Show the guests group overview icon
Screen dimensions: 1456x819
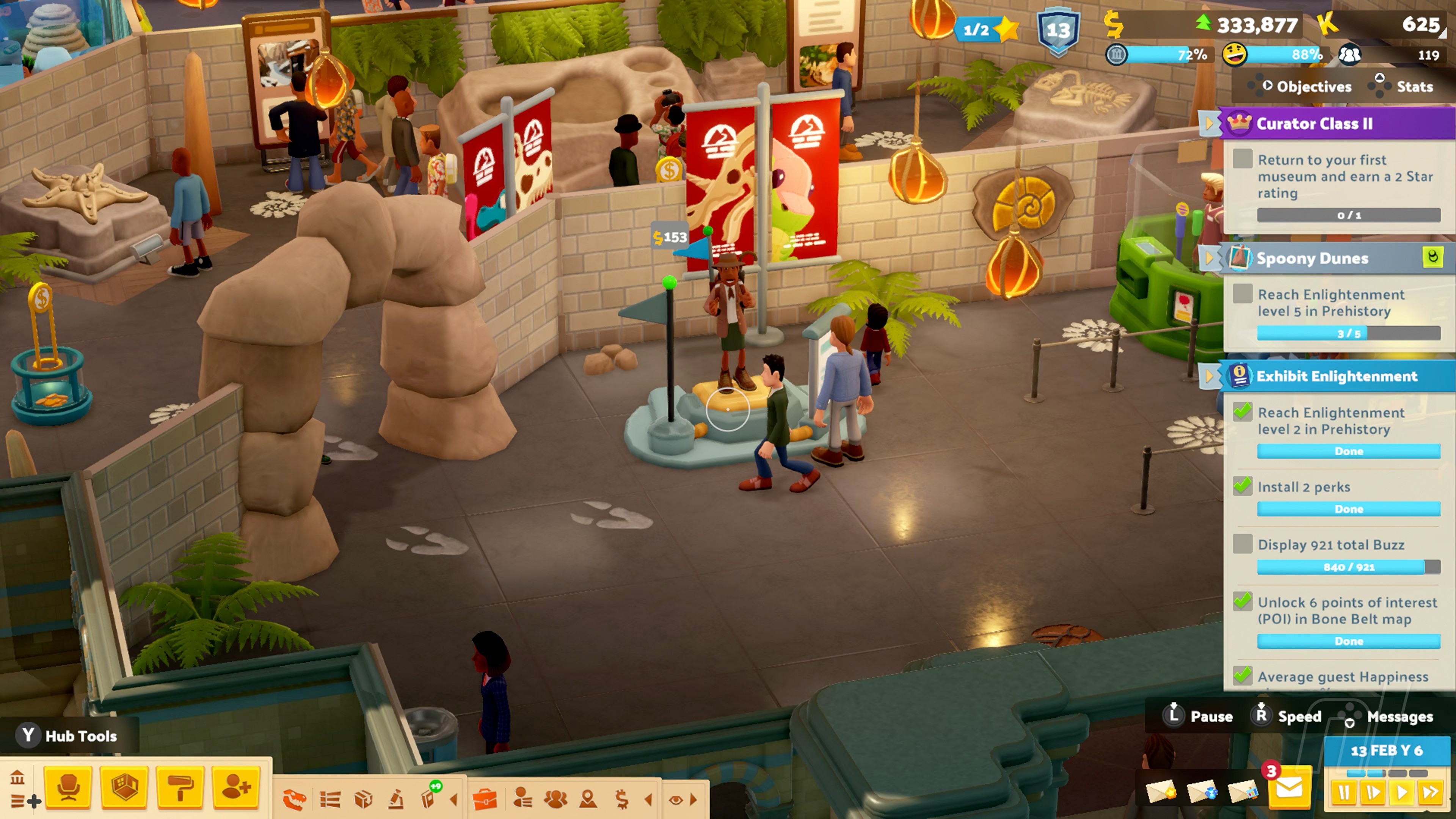coord(555,799)
